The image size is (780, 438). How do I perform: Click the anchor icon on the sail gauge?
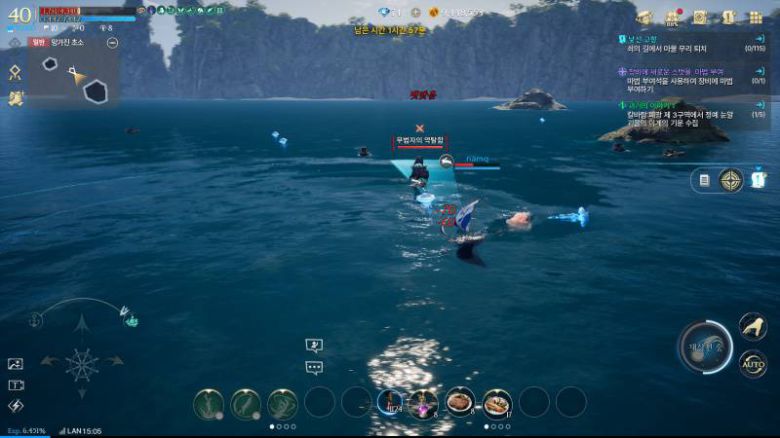pos(35,319)
